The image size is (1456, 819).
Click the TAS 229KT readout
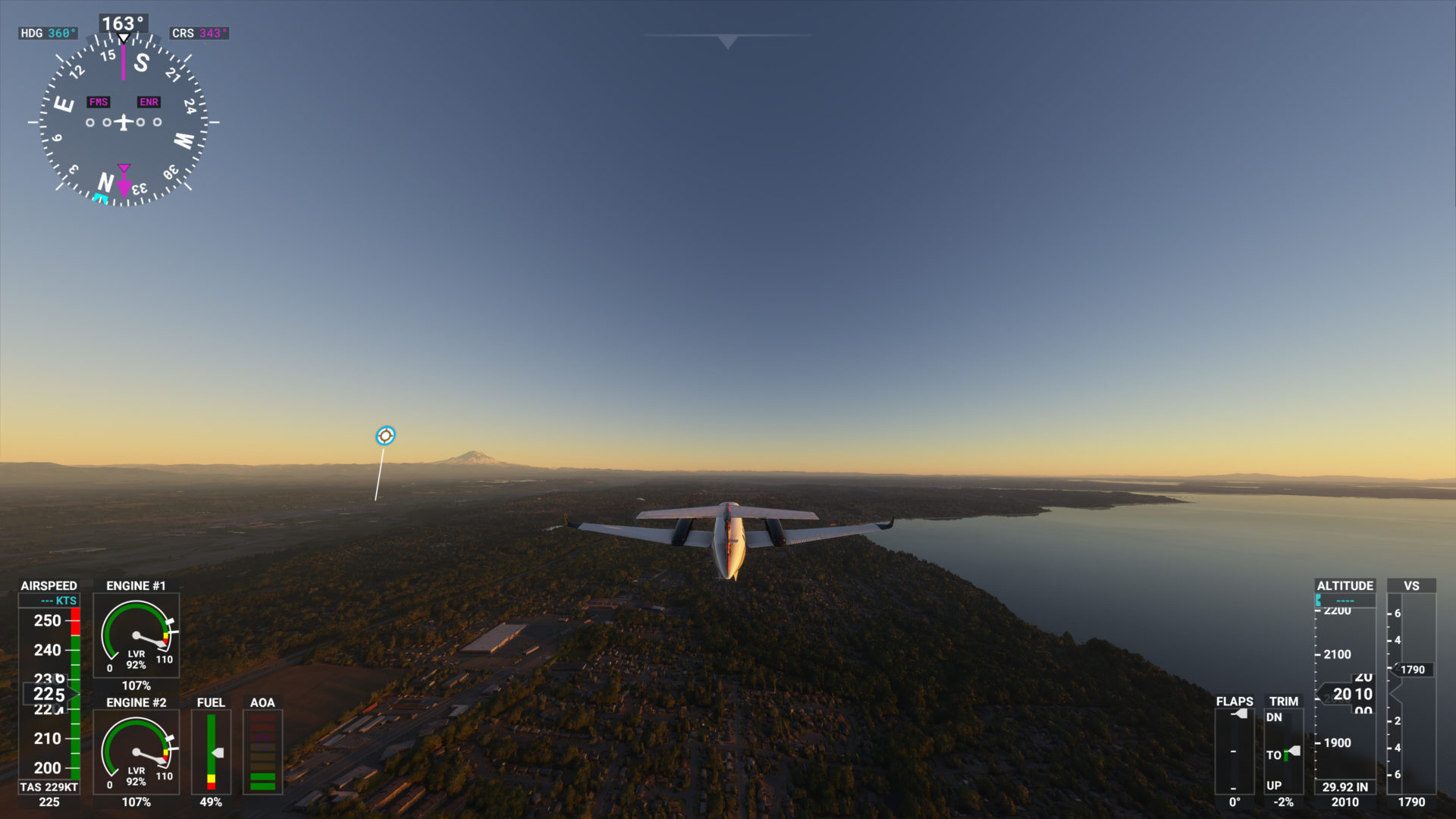pyautogui.click(x=49, y=787)
